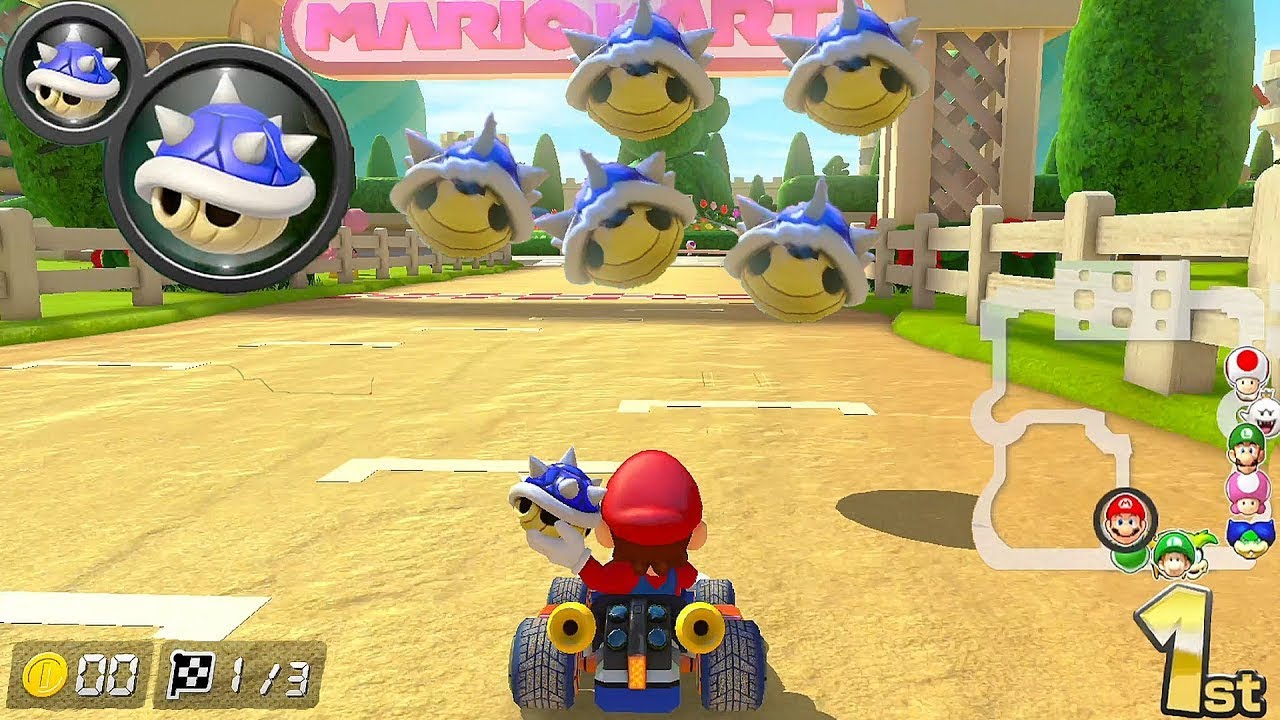Click Baby Luigi's icon on the minimap

pyautogui.click(x=1172, y=553)
